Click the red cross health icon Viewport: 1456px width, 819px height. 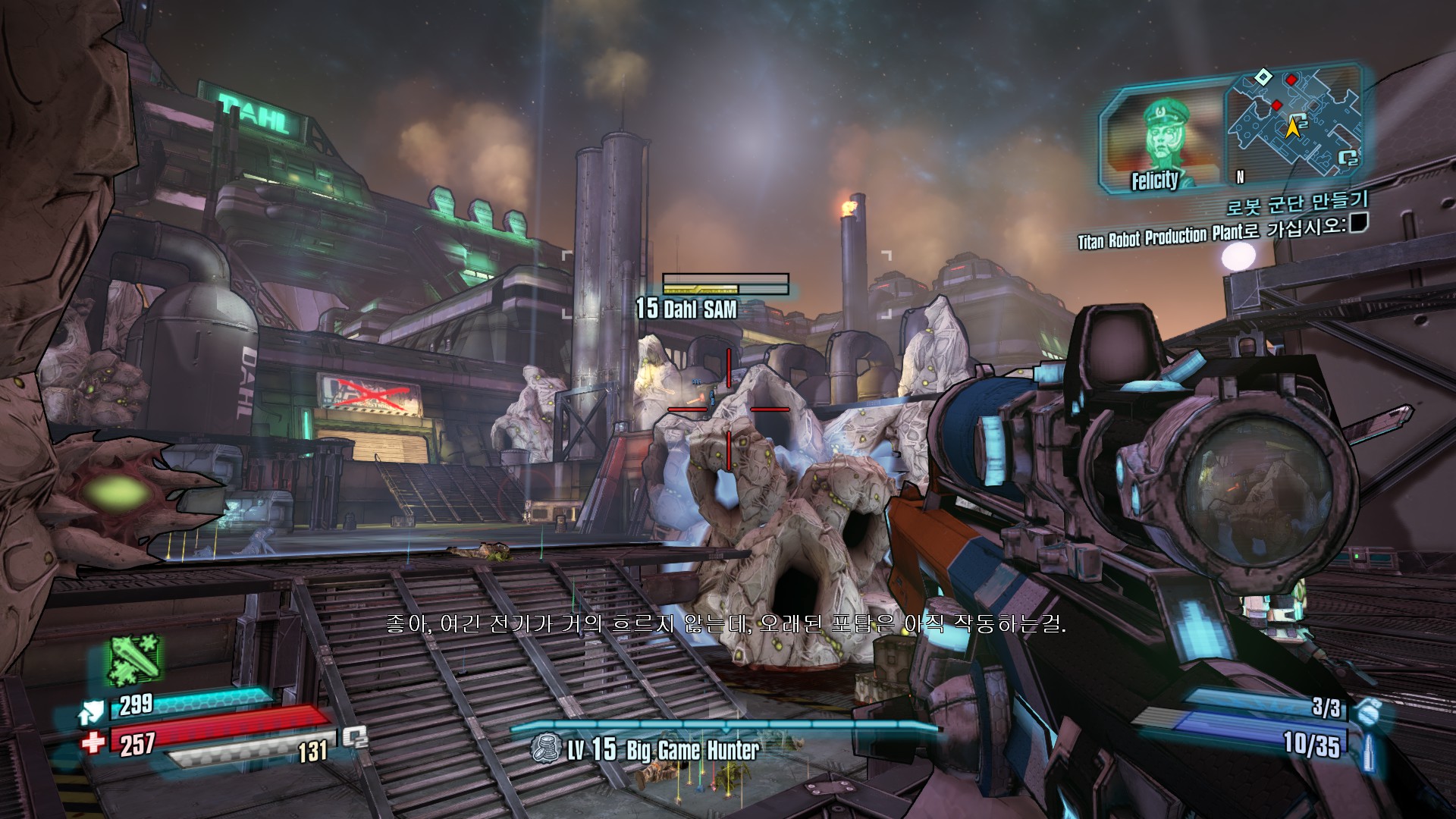tap(93, 742)
